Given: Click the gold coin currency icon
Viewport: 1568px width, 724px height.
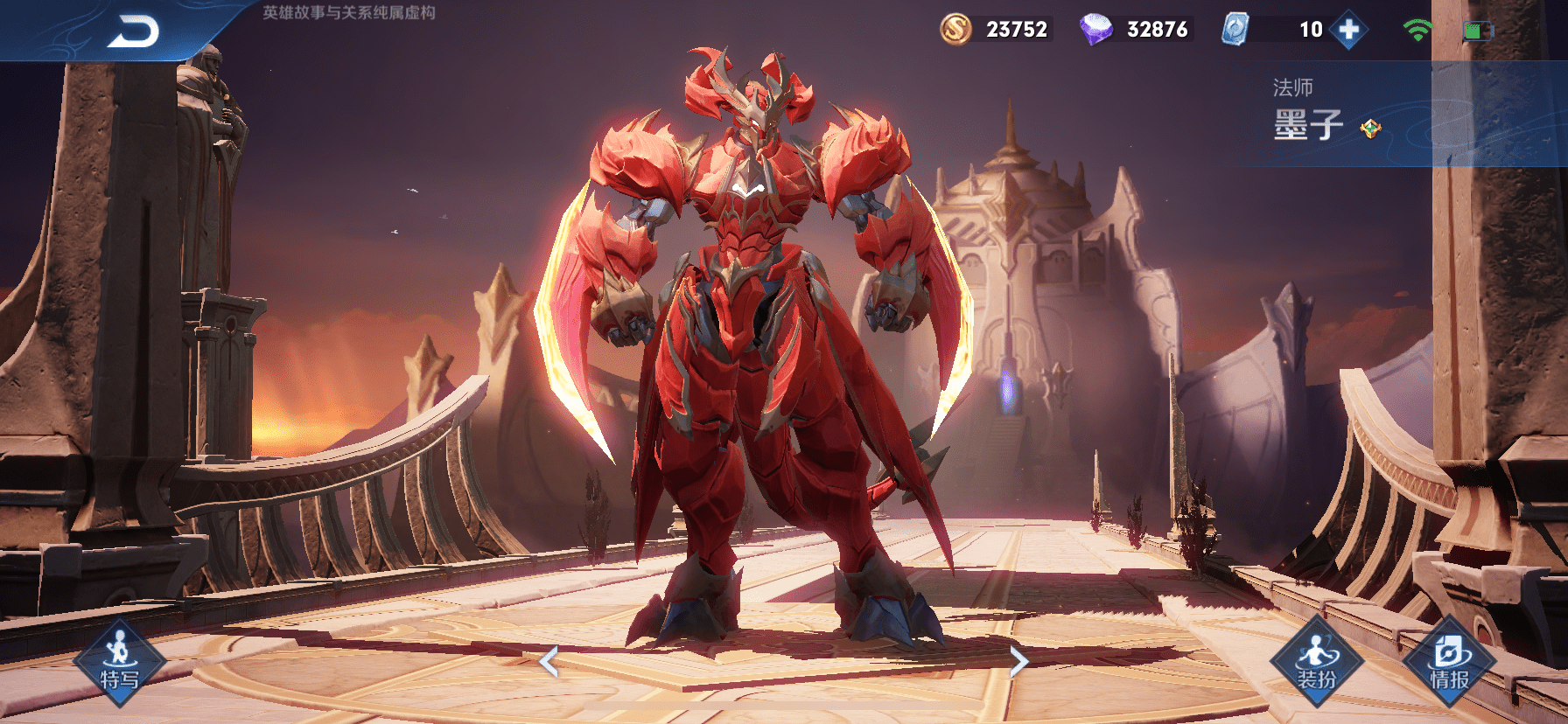Looking at the screenshot, I should 955,30.
